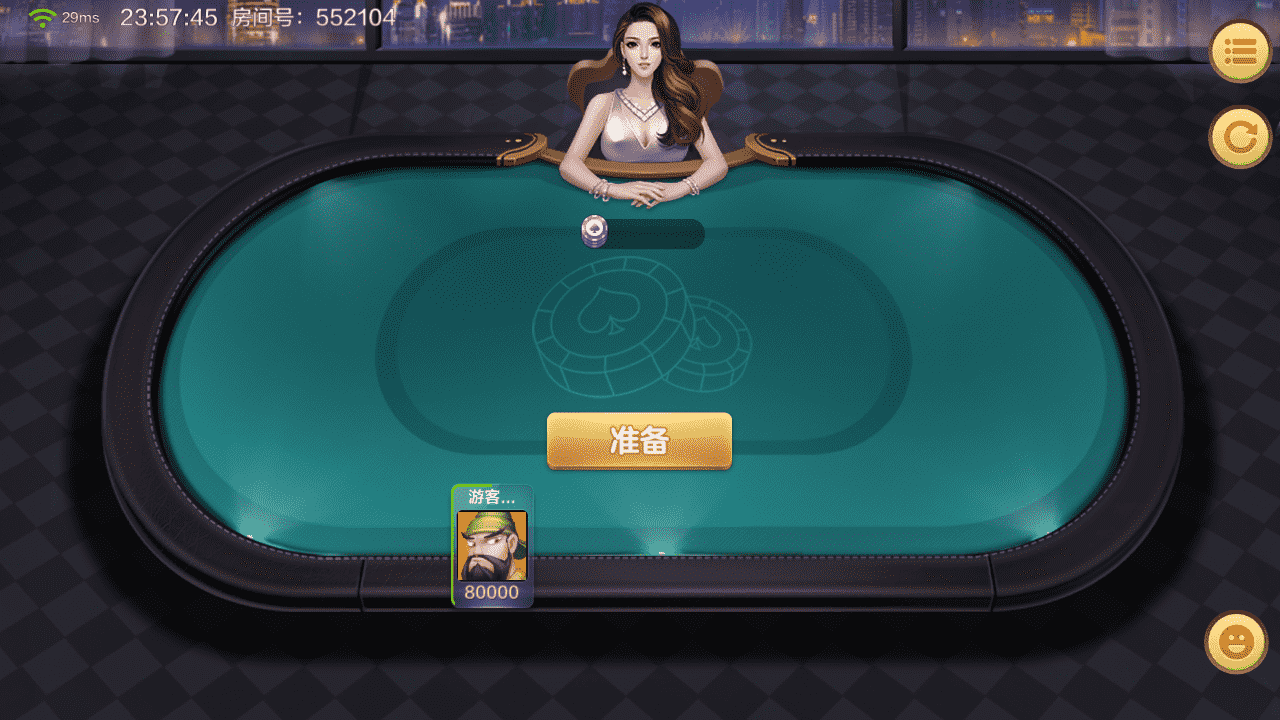Tap the chip stack near the dealer

click(593, 230)
